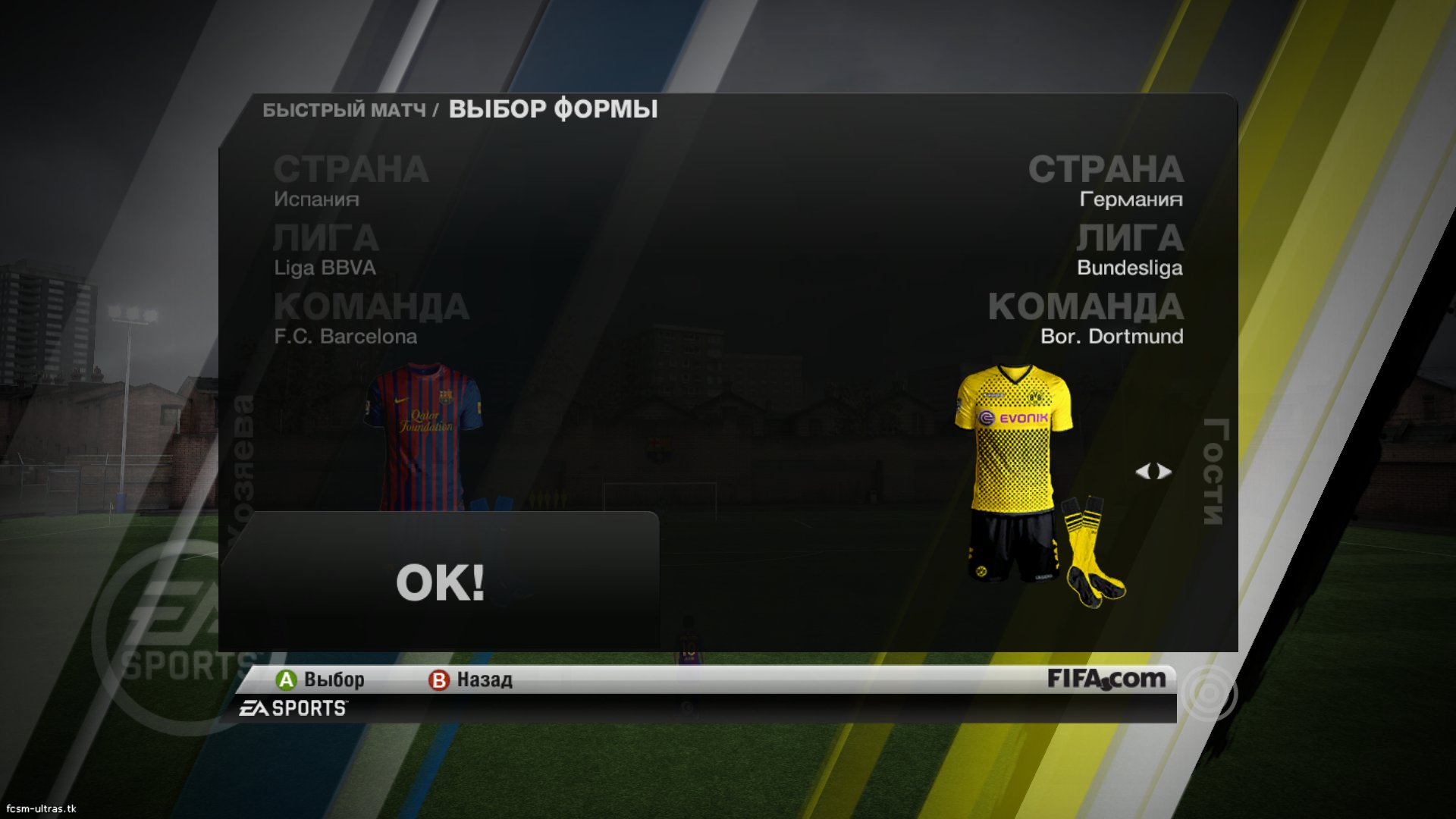
Task: Switch to the previous Dortmund kit with left arrow
Action: [x=1143, y=472]
